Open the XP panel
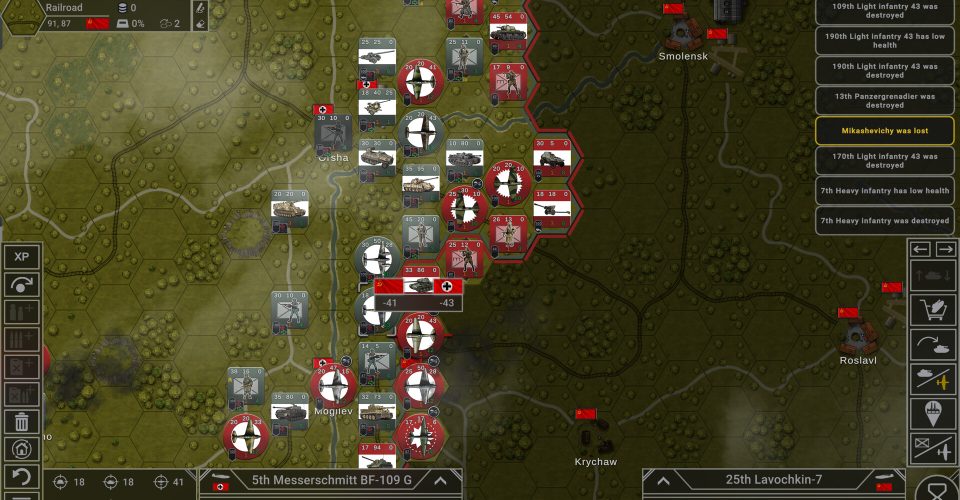 coord(22,257)
